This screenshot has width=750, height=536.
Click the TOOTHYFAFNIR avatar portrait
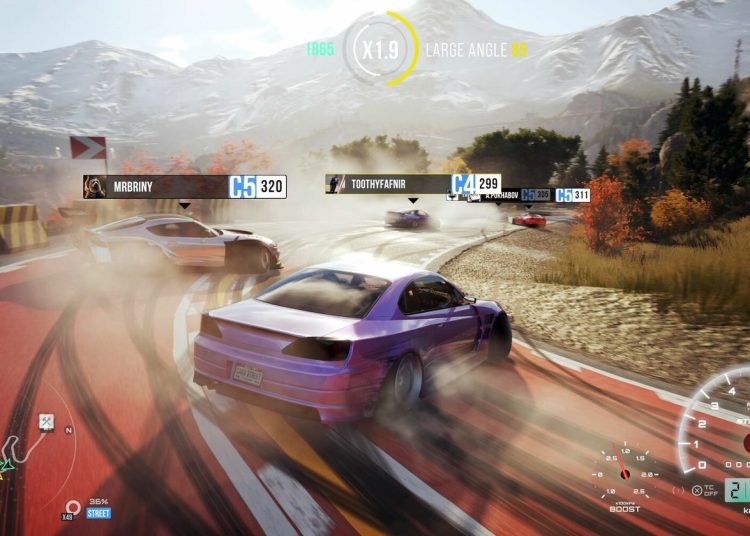(x=337, y=184)
